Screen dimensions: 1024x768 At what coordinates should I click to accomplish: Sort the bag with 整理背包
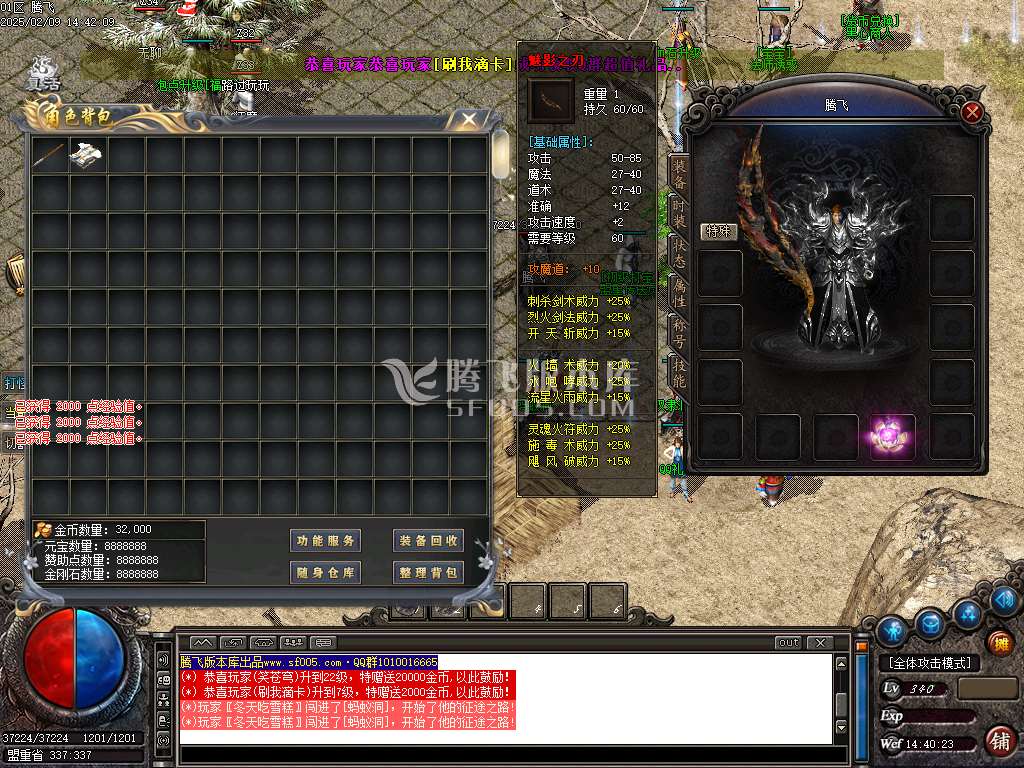[428, 573]
